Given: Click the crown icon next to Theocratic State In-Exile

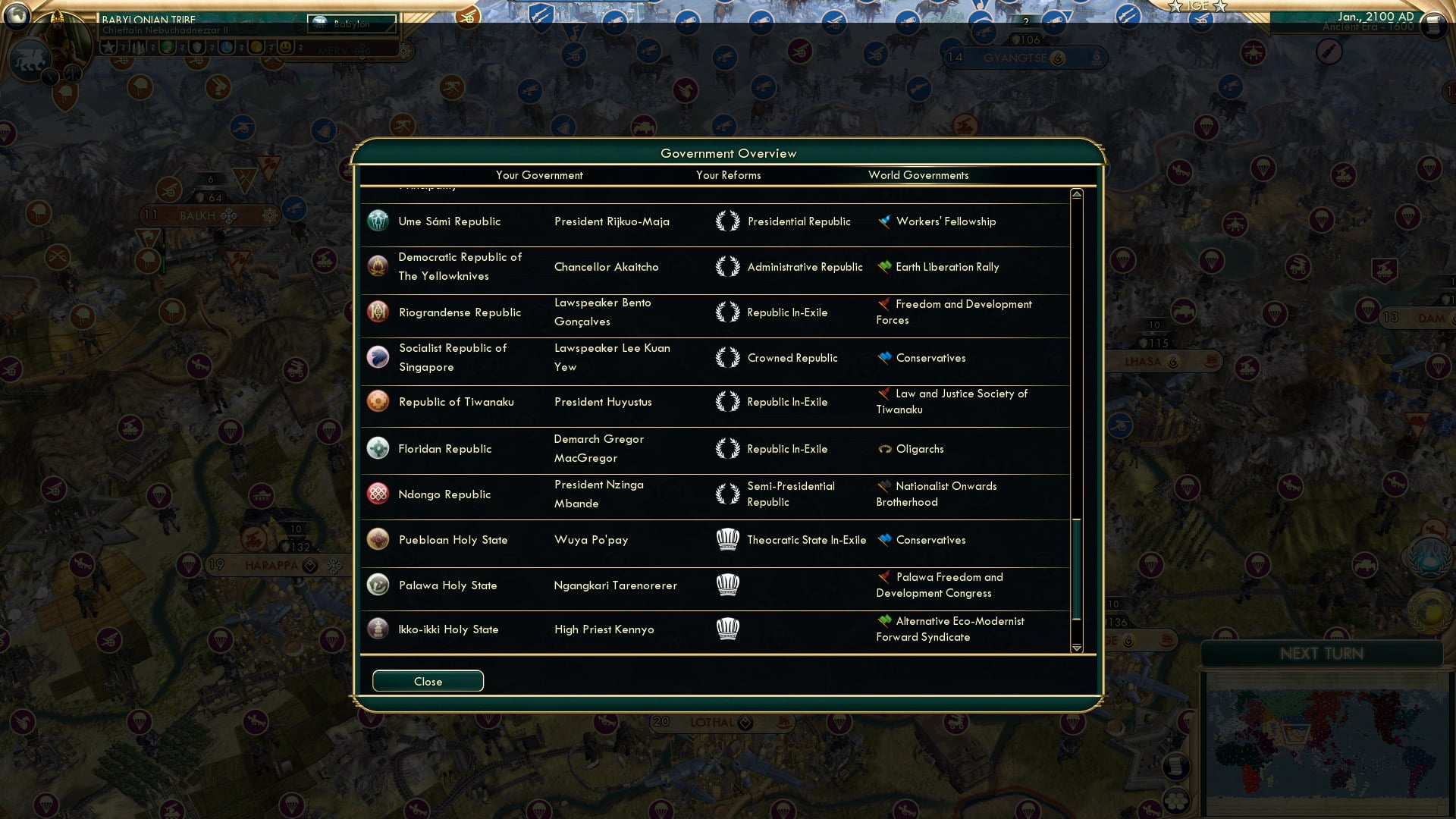Looking at the screenshot, I should point(729,539).
